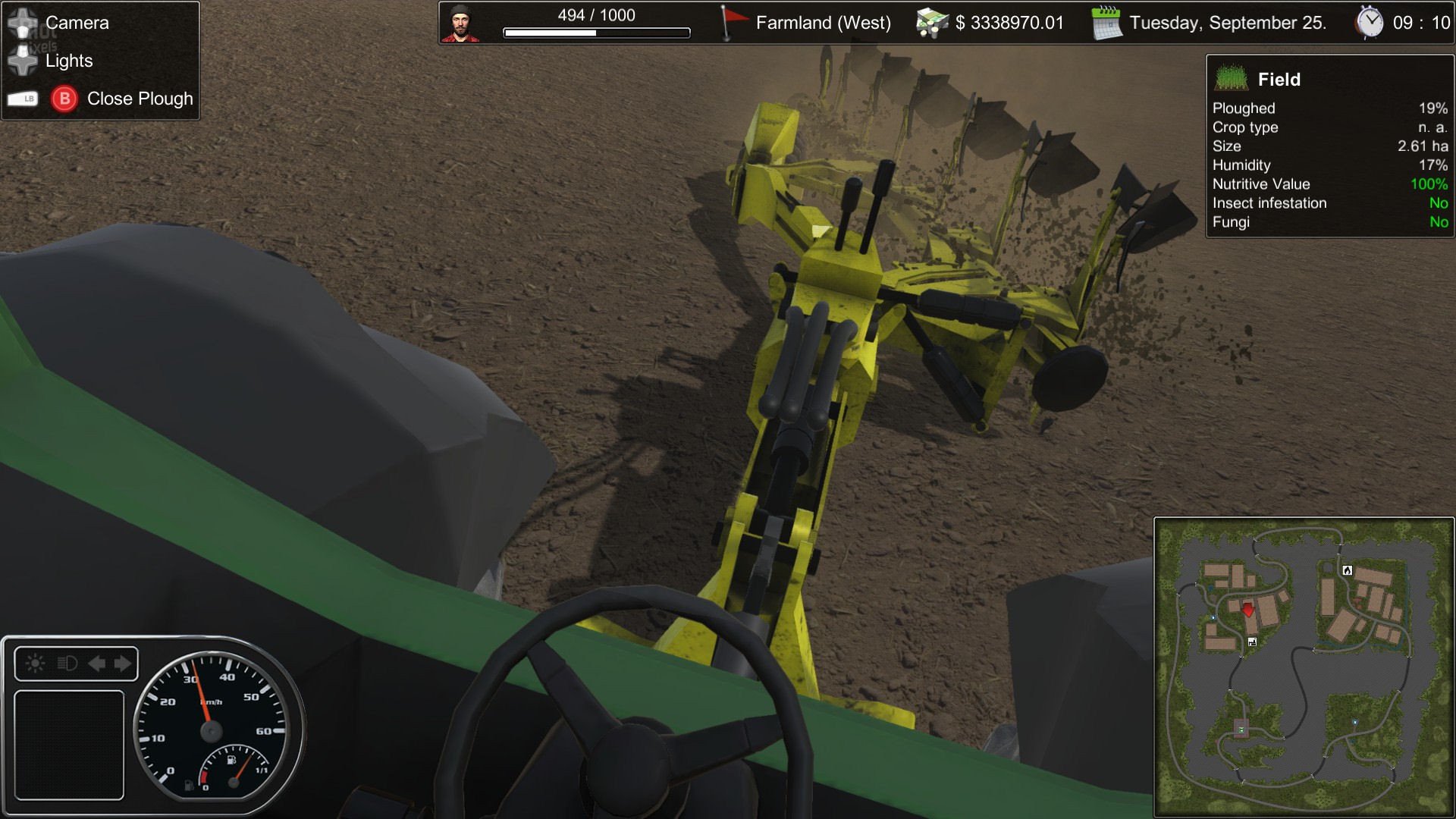
Task: Click the minimap of the farm
Action: pyautogui.click(x=1304, y=667)
